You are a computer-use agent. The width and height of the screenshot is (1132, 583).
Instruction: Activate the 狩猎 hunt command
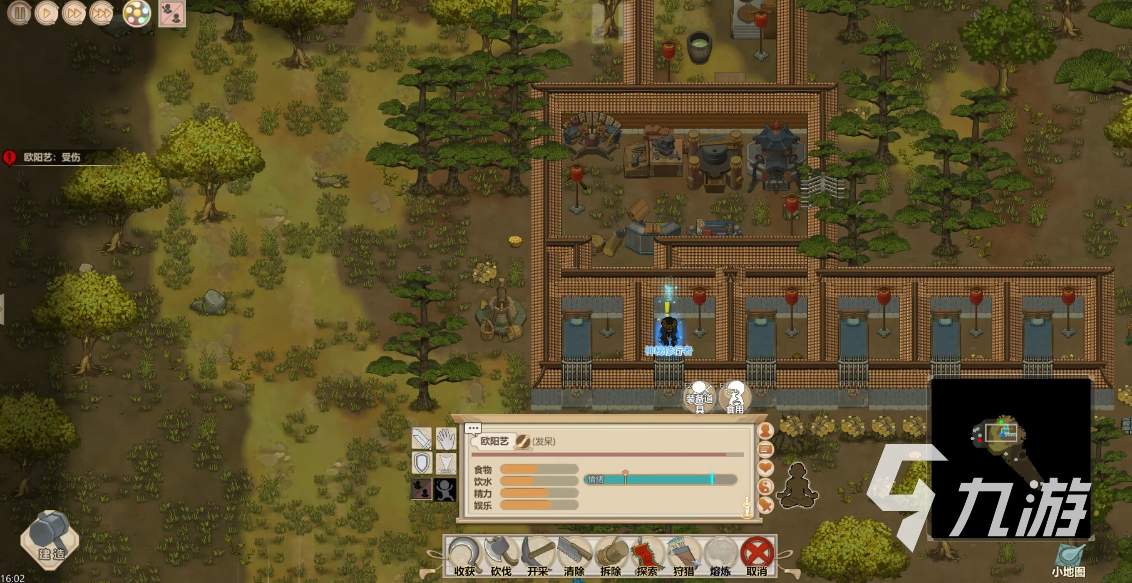tap(682, 555)
